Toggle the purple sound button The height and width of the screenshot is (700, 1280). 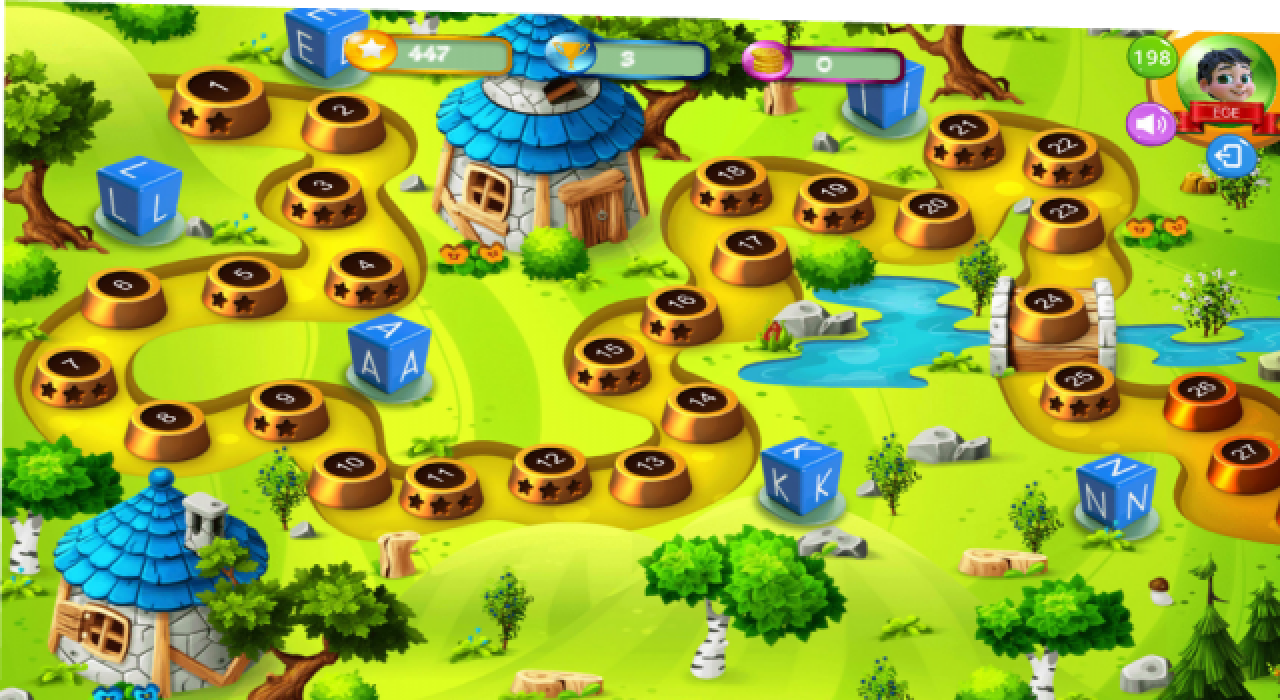[x=1151, y=125]
